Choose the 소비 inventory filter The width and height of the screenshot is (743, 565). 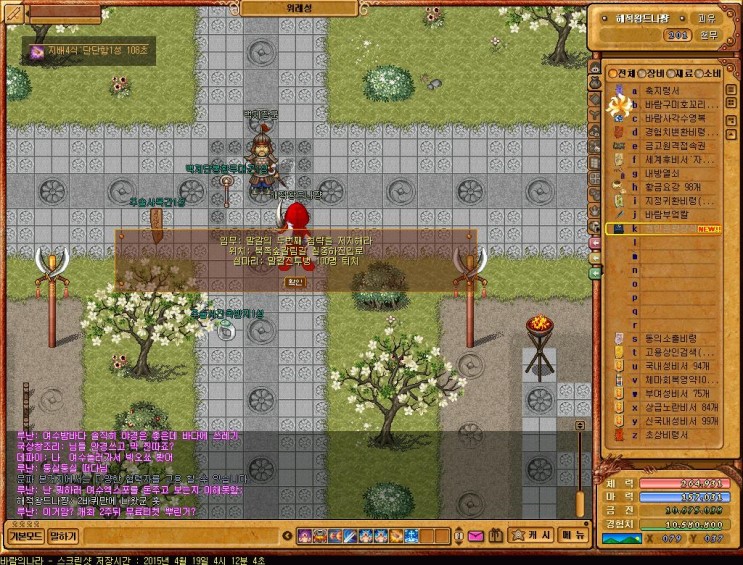click(711, 73)
